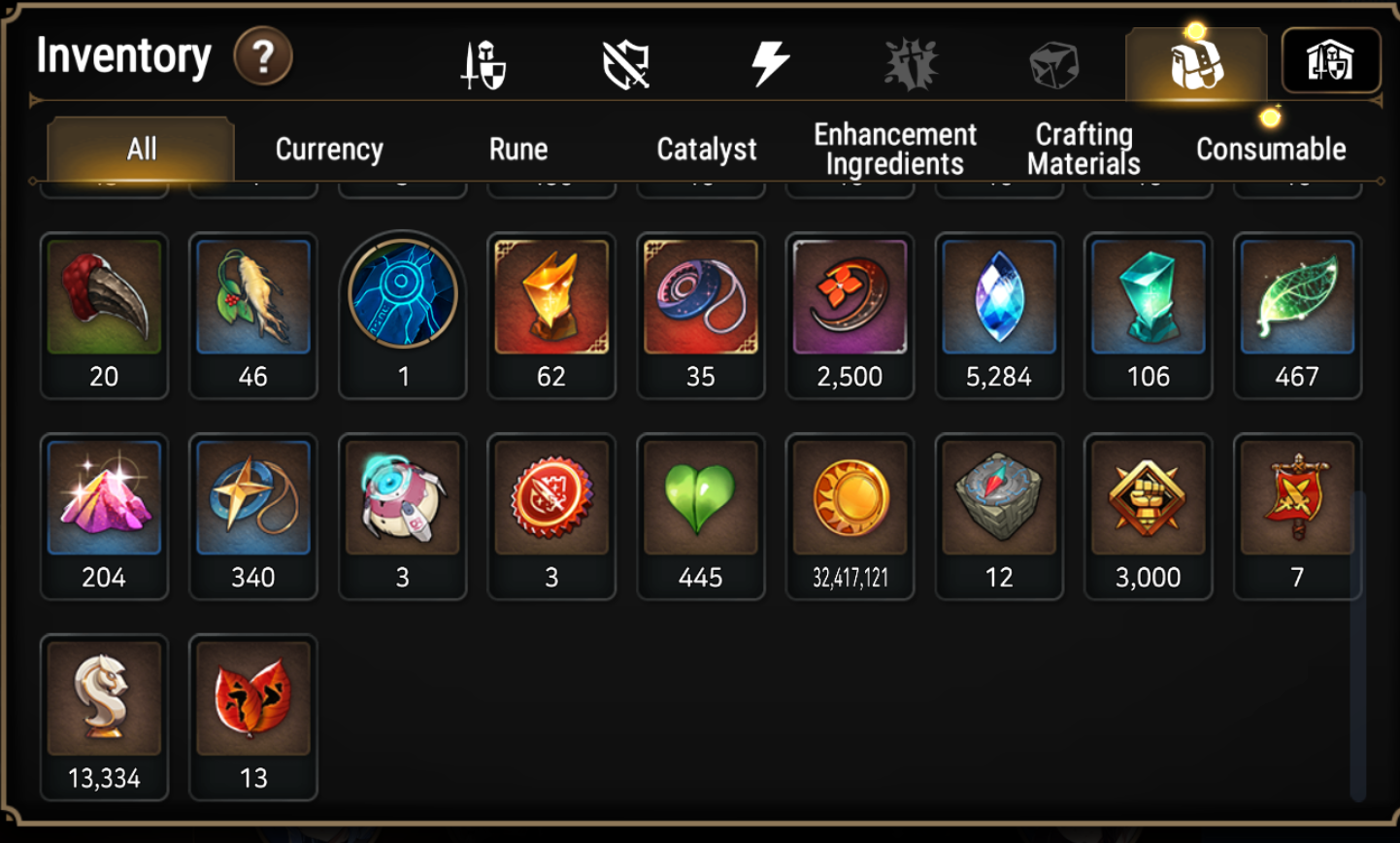The height and width of the screenshot is (843, 1400).
Task: Select the backpack inventory icon
Action: point(1197,60)
